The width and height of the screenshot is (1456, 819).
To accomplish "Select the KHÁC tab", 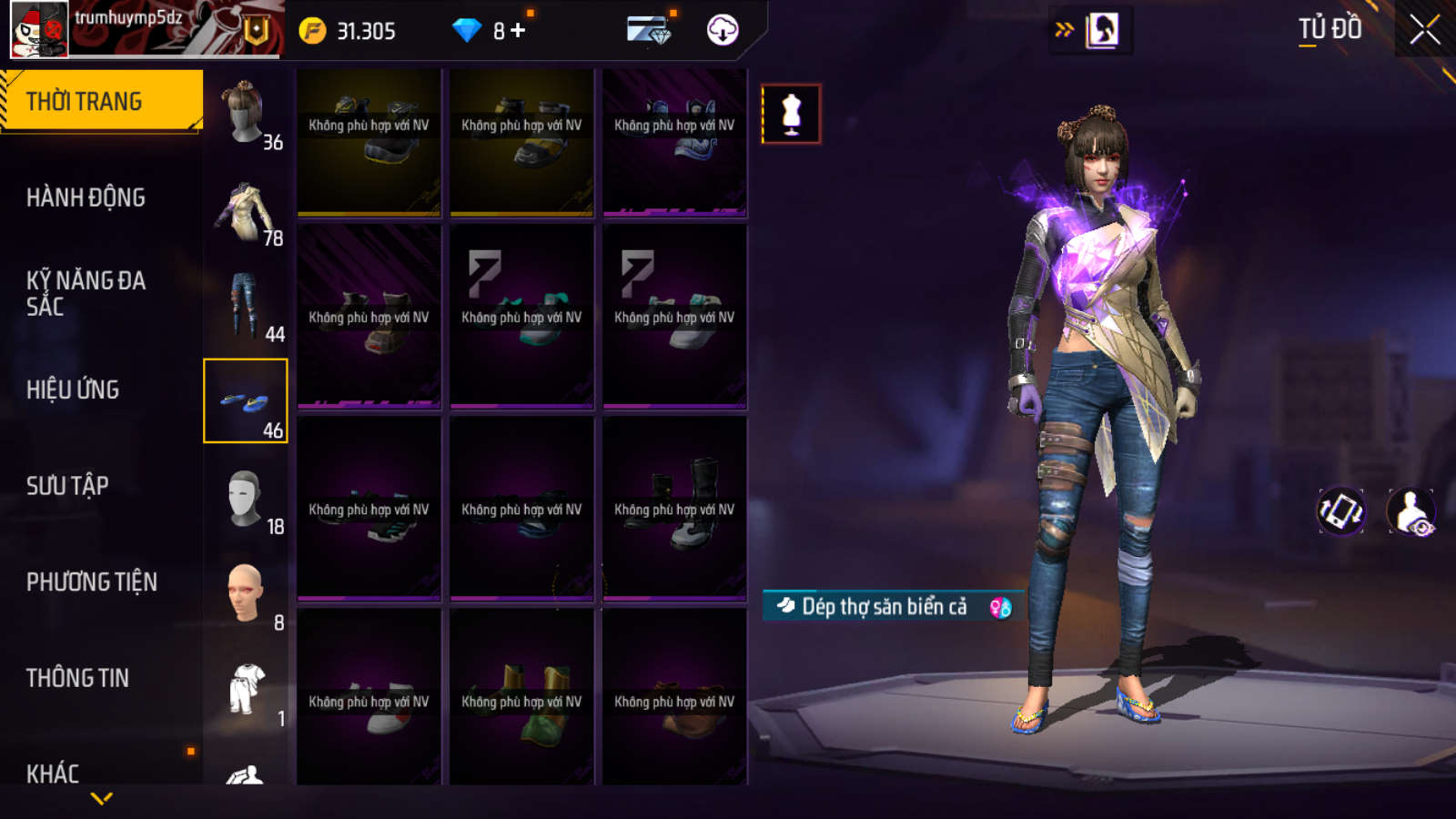I will pos(53,773).
